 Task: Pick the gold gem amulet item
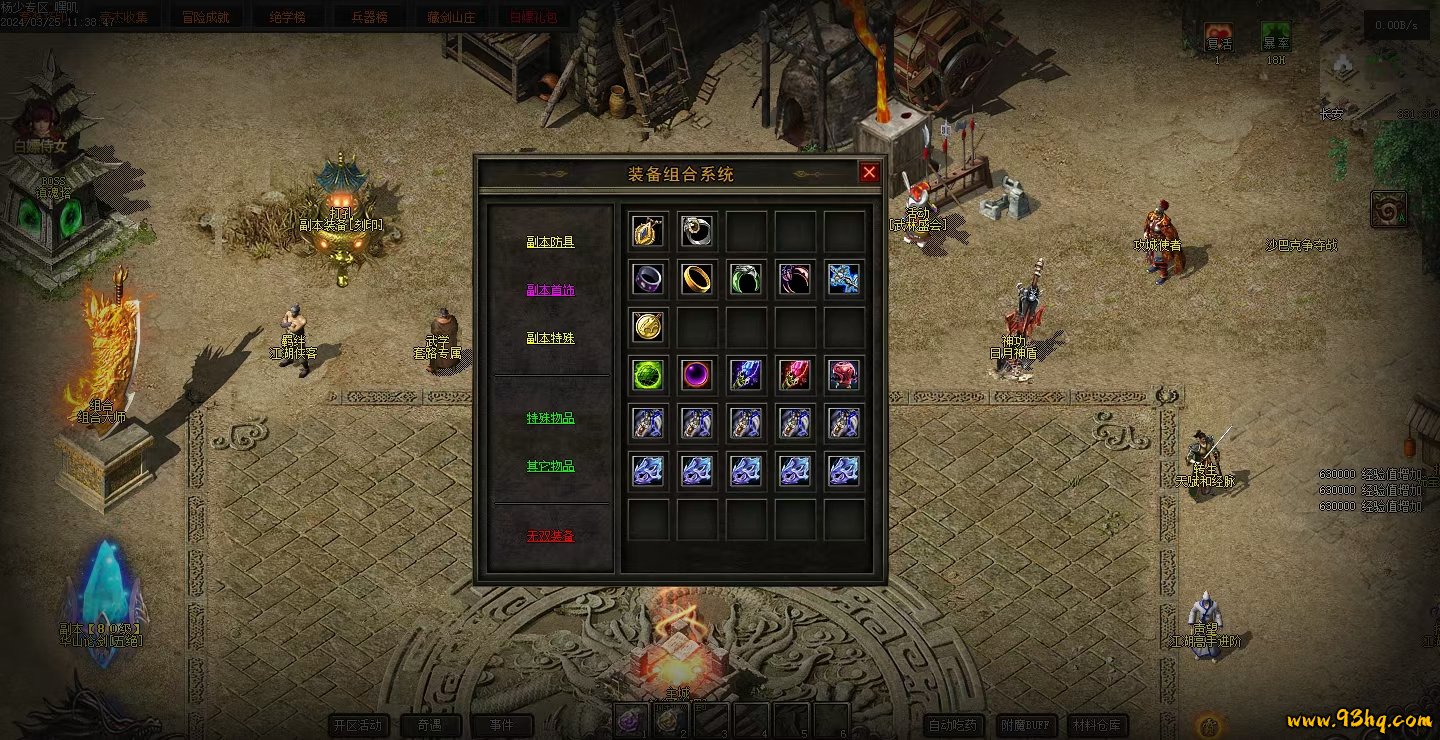(648, 231)
